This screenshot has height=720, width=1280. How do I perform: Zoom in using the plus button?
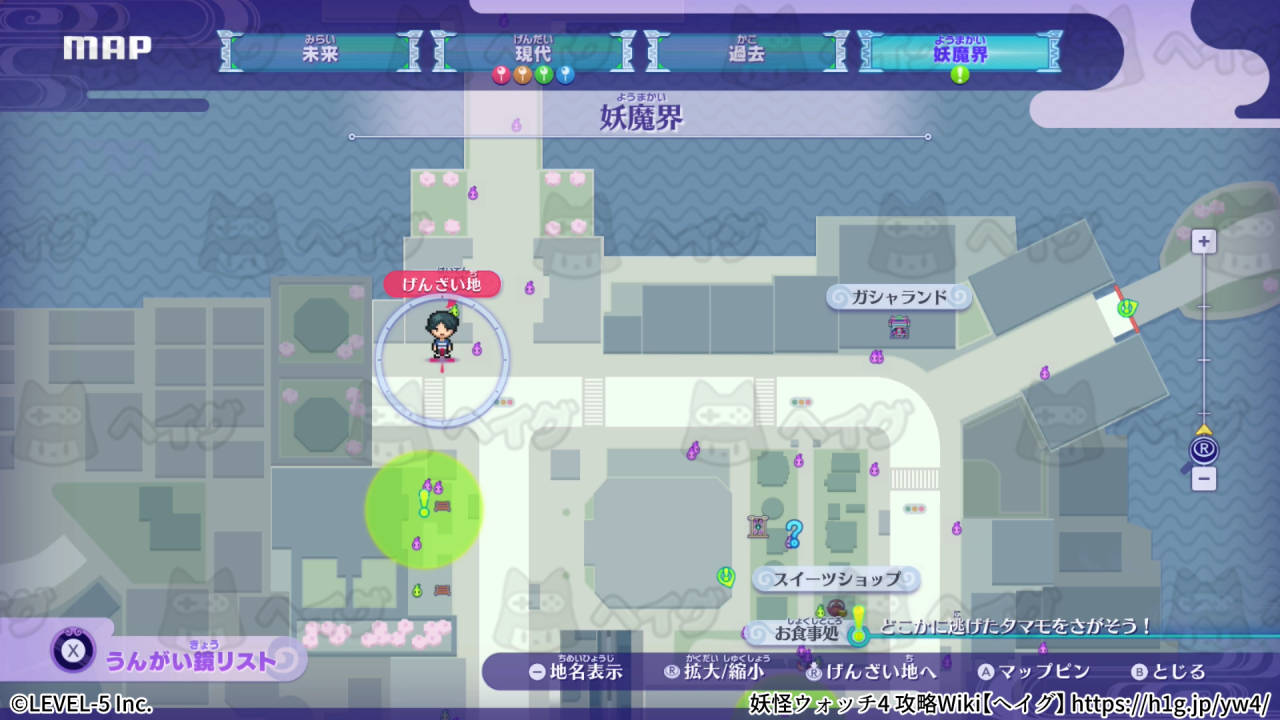[1202, 241]
